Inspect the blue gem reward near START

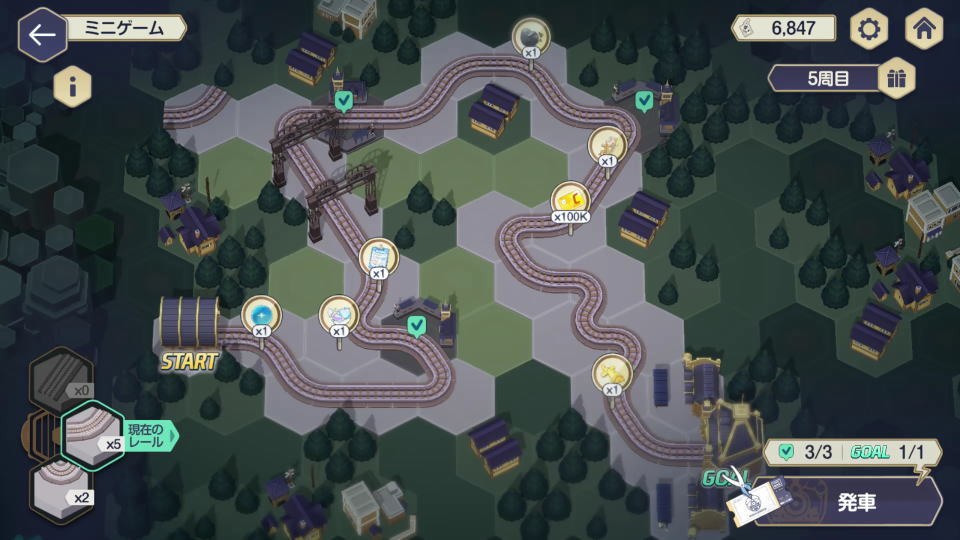tap(261, 313)
